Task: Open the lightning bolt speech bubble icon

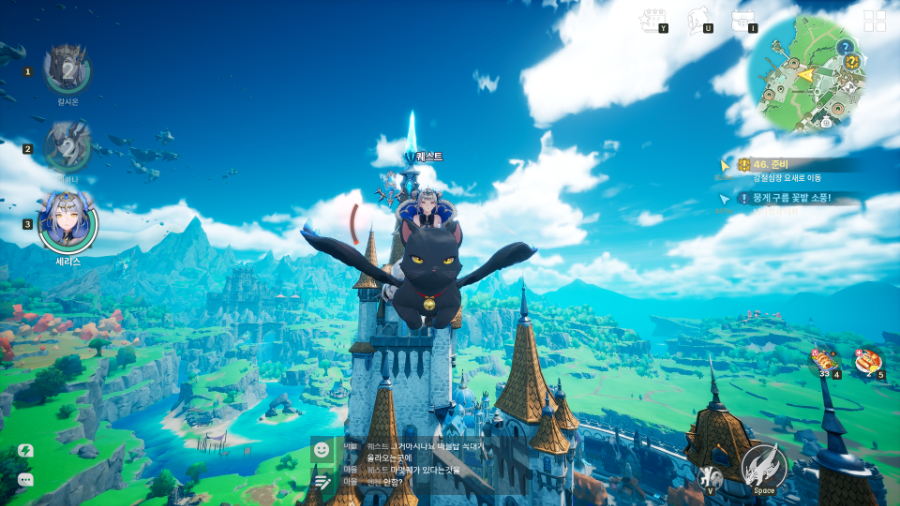Action: (25, 452)
